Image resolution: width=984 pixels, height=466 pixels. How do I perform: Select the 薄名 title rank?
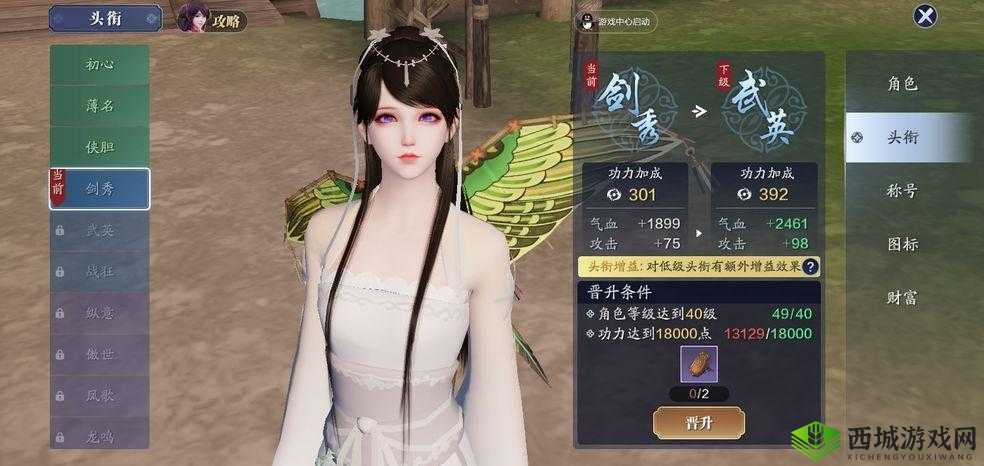(100, 105)
